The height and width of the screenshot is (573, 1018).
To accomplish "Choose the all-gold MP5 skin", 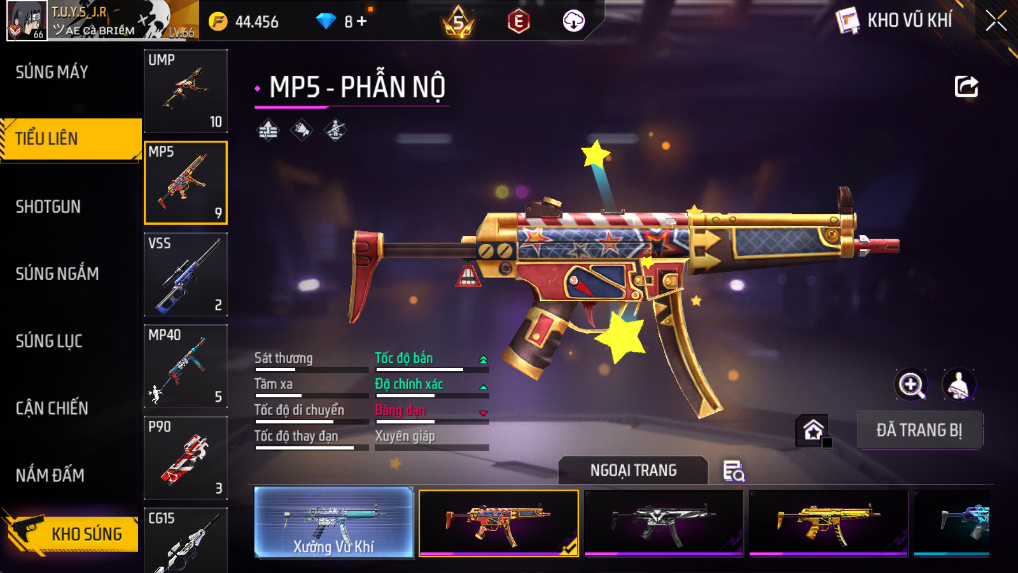I will (x=828, y=522).
